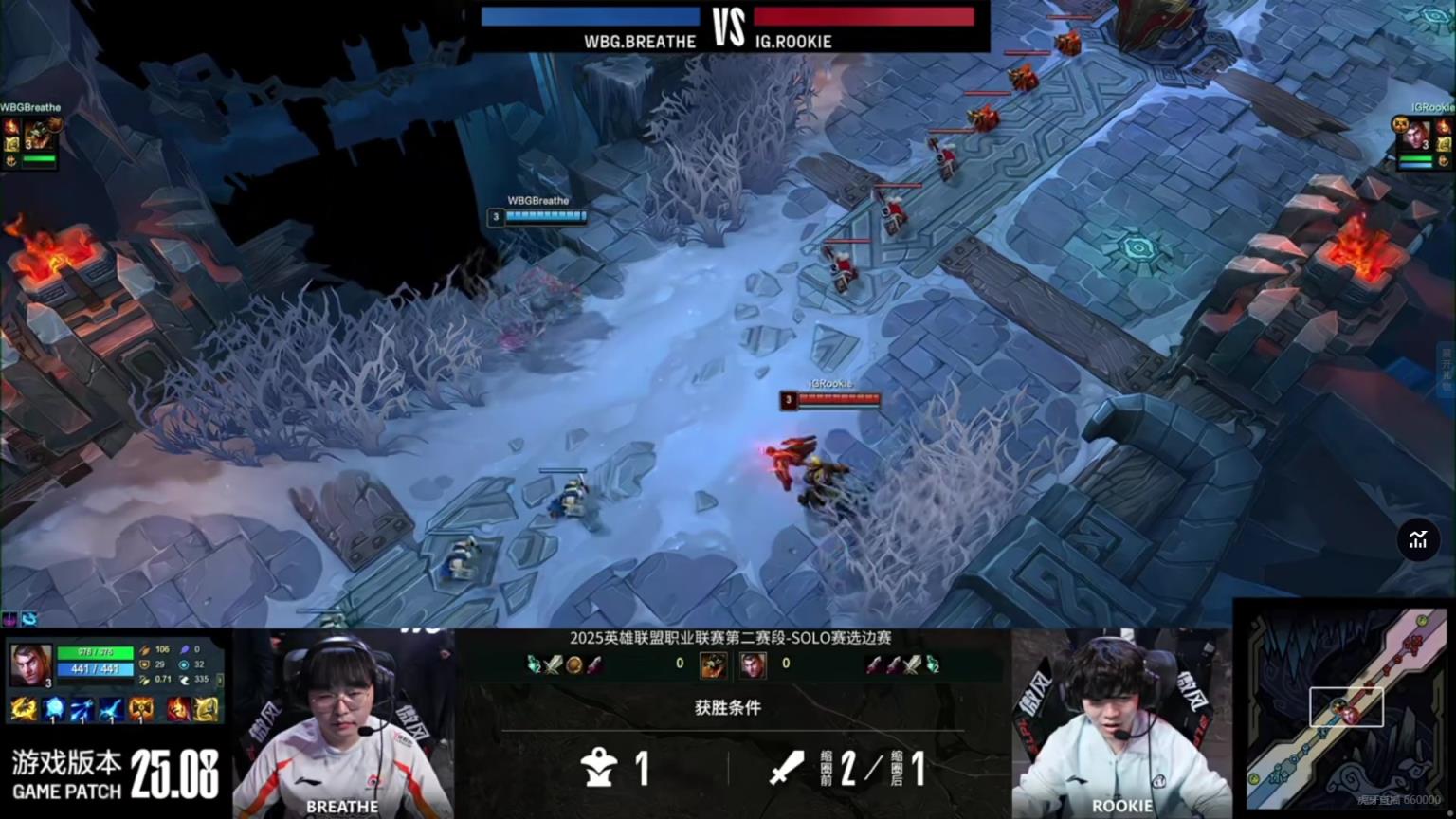
Task: Use Flash in the bottom ability bar
Action: click(206, 709)
